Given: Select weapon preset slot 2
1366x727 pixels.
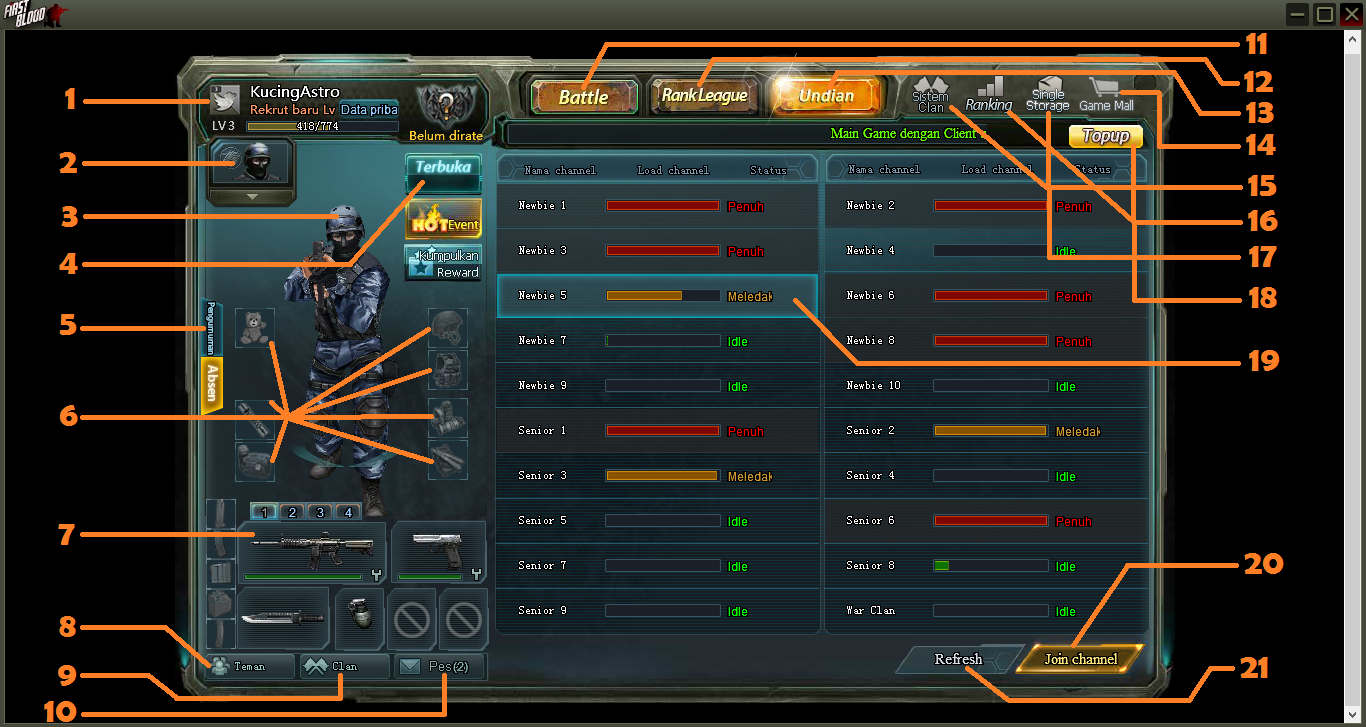Looking at the screenshot, I should [x=291, y=511].
